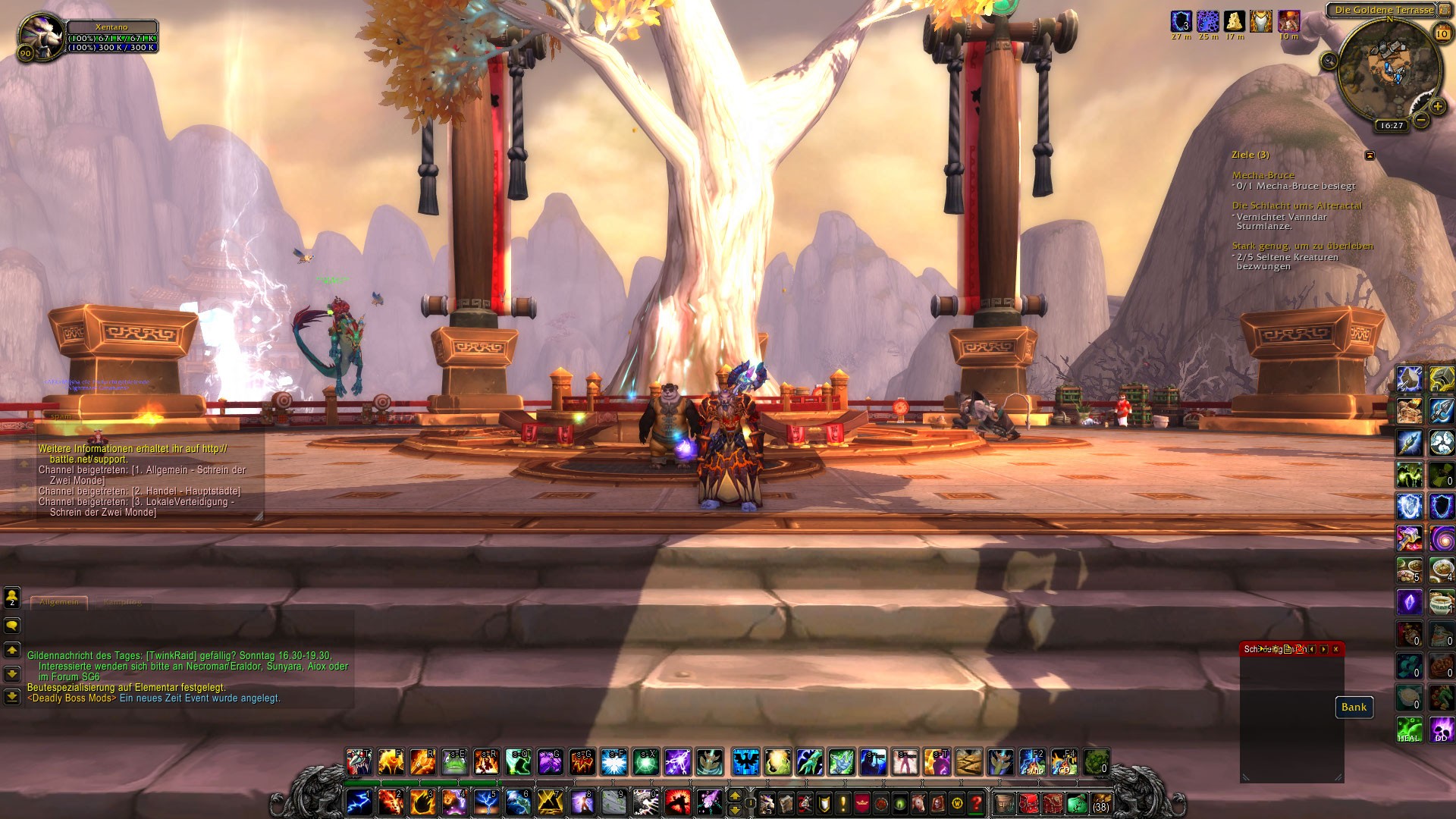Collapse the Ziele objectives tracker
The width and height of the screenshot is (1456, 819).
click(x=1370, y=155)
